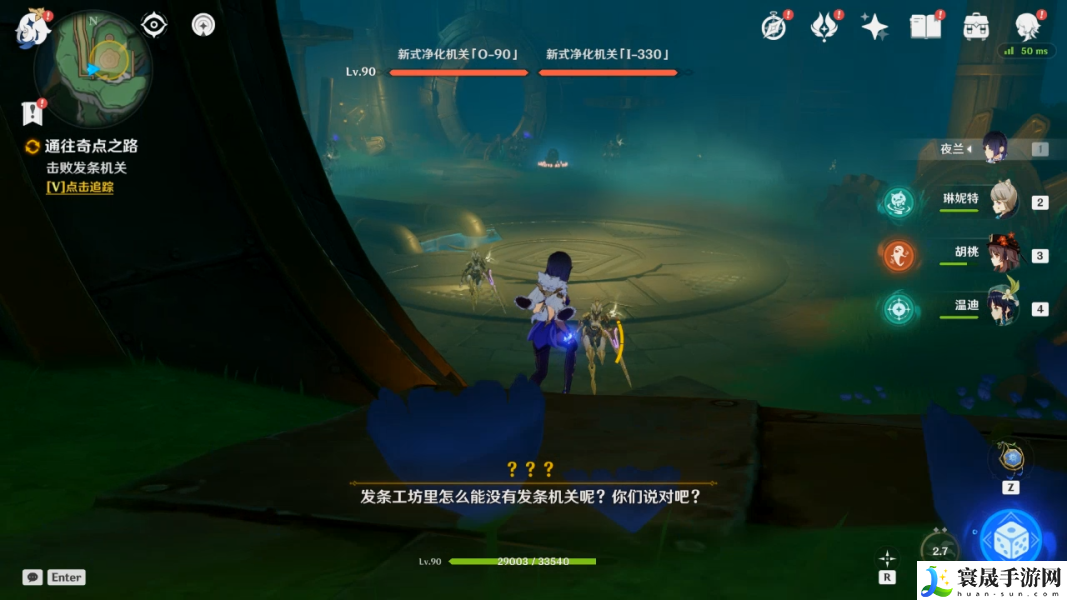Activate the blue dice elemental skill
Image resolution: width=1067 pixels, height=600 pixels.
pyautogui.click(x=1010, y=540)
